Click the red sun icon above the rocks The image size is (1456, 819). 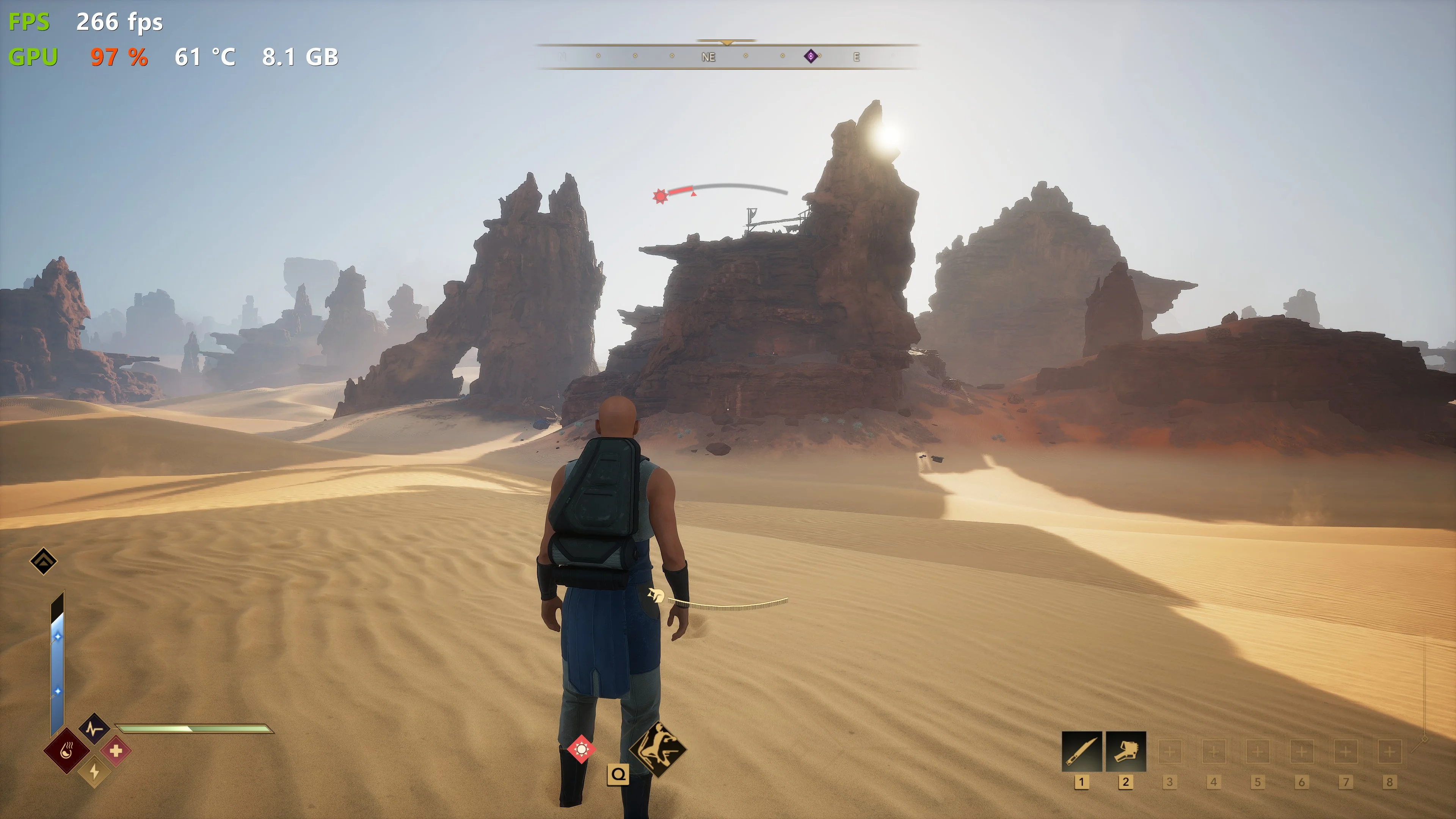660,196
